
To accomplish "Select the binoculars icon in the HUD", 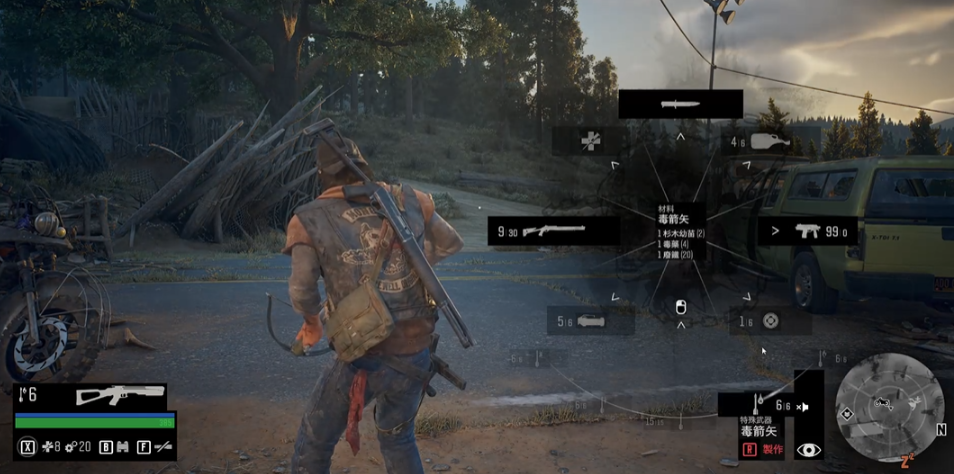I will [x=123, y=447].
